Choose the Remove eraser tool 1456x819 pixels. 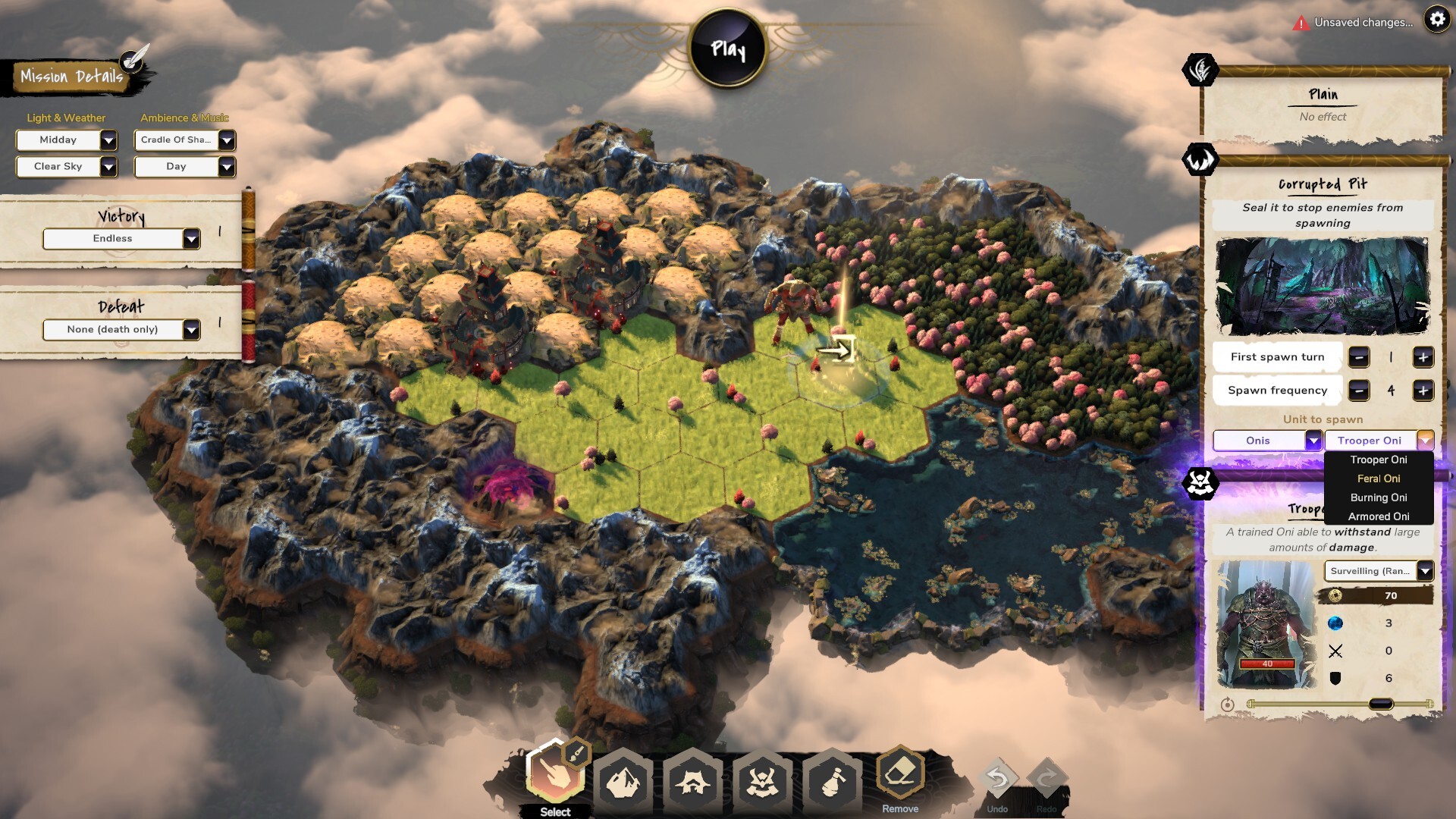click(x=900, y=775)
